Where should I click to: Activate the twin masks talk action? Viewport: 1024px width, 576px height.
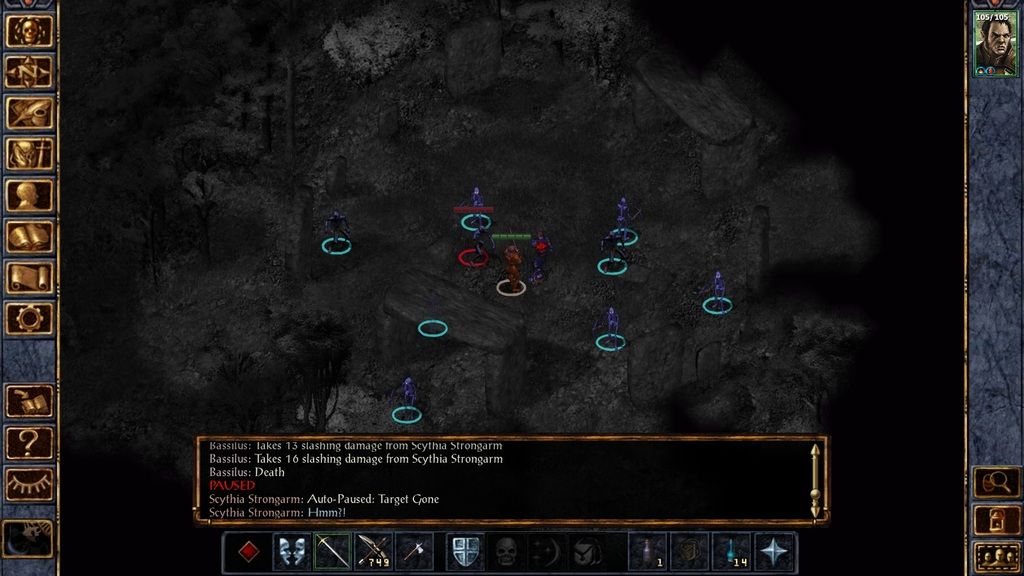coord(290,552)
